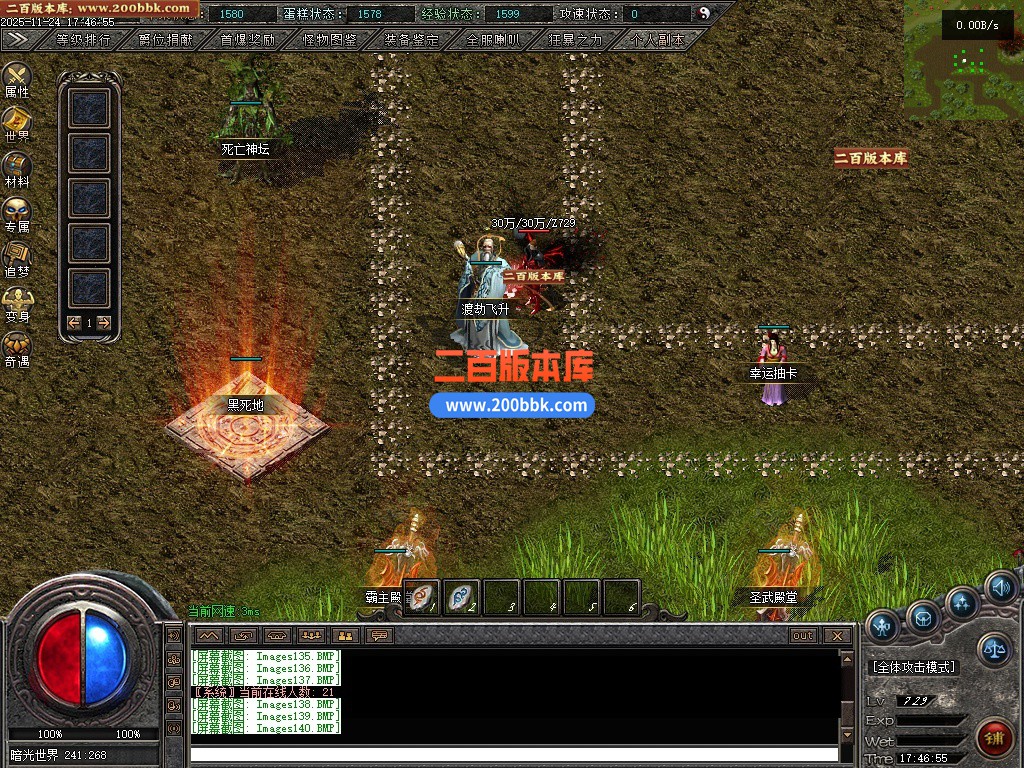Open the 材料 treasure chest icon

pyautogui.click(x=17, y=166)
